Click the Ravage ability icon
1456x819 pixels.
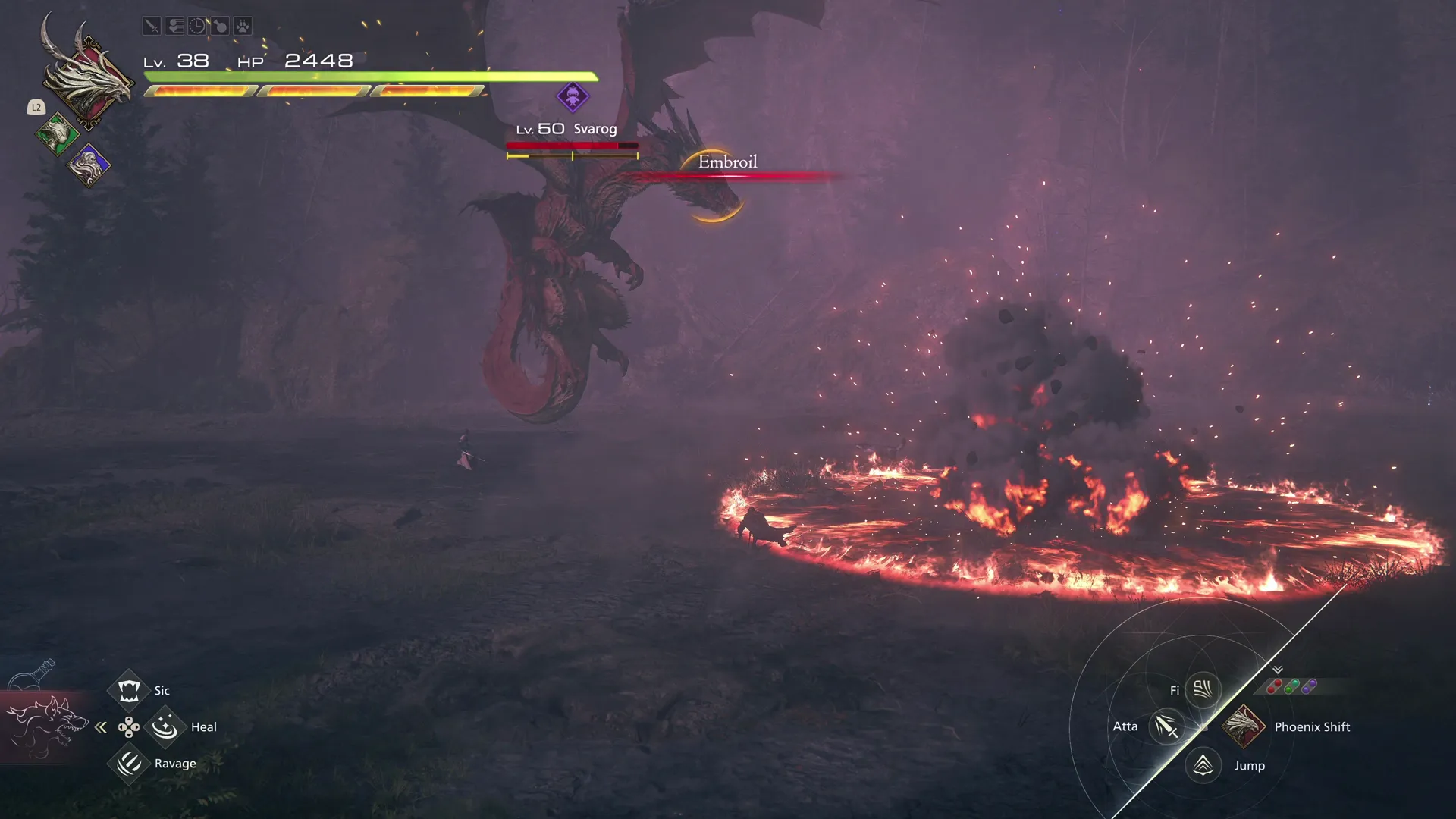[x=129, y=763]
